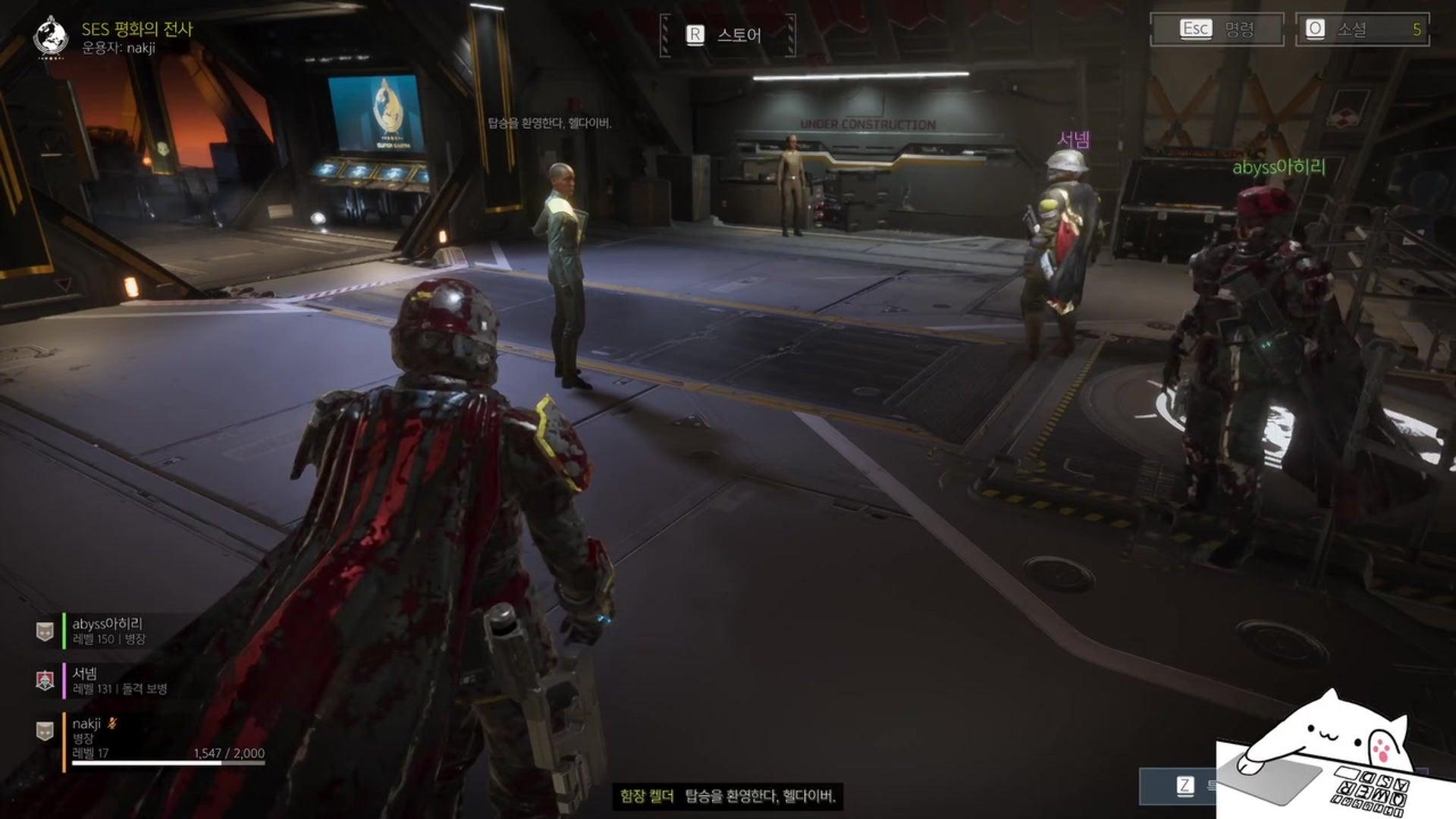Click the Super Earth ship emblem icon
The image size is (1456, 819).
click(x=52, y=36)
